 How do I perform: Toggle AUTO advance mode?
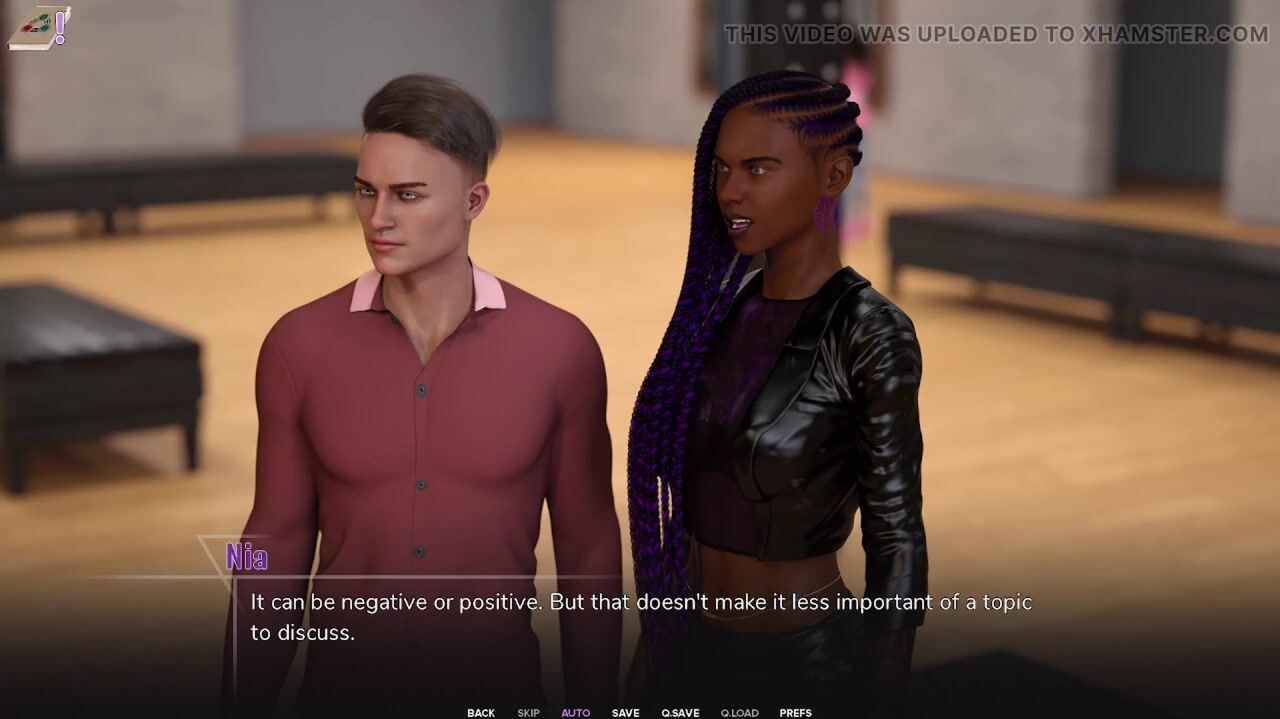[575, 713]
